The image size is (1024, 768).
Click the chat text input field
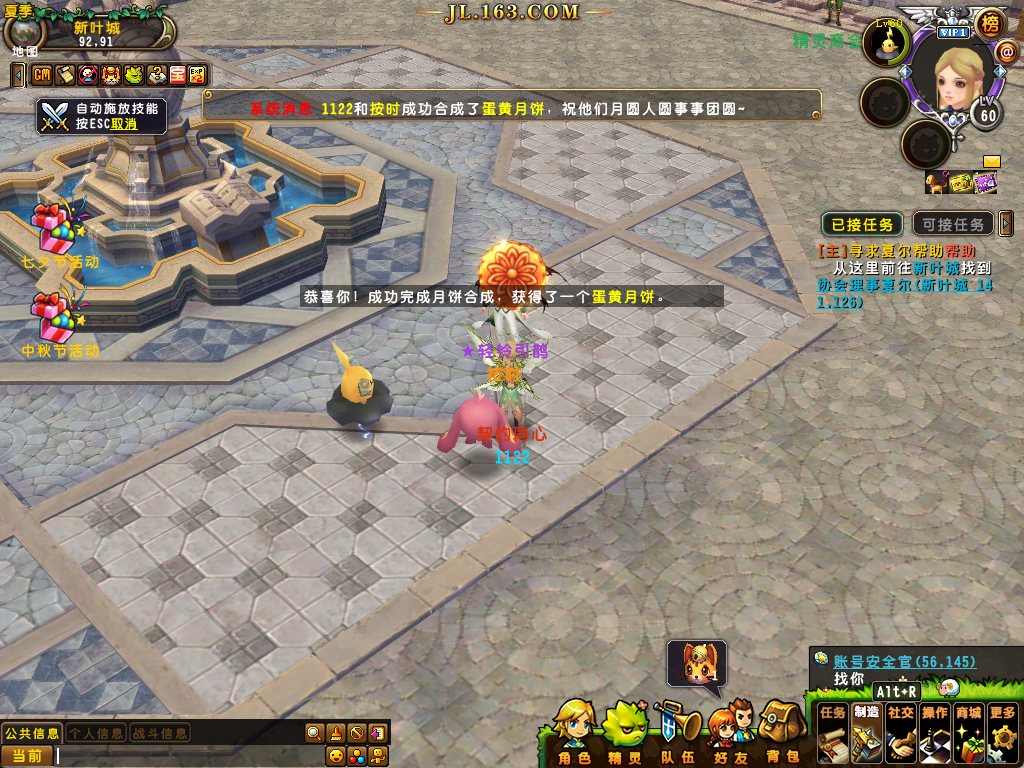click(x=180, y=756)
